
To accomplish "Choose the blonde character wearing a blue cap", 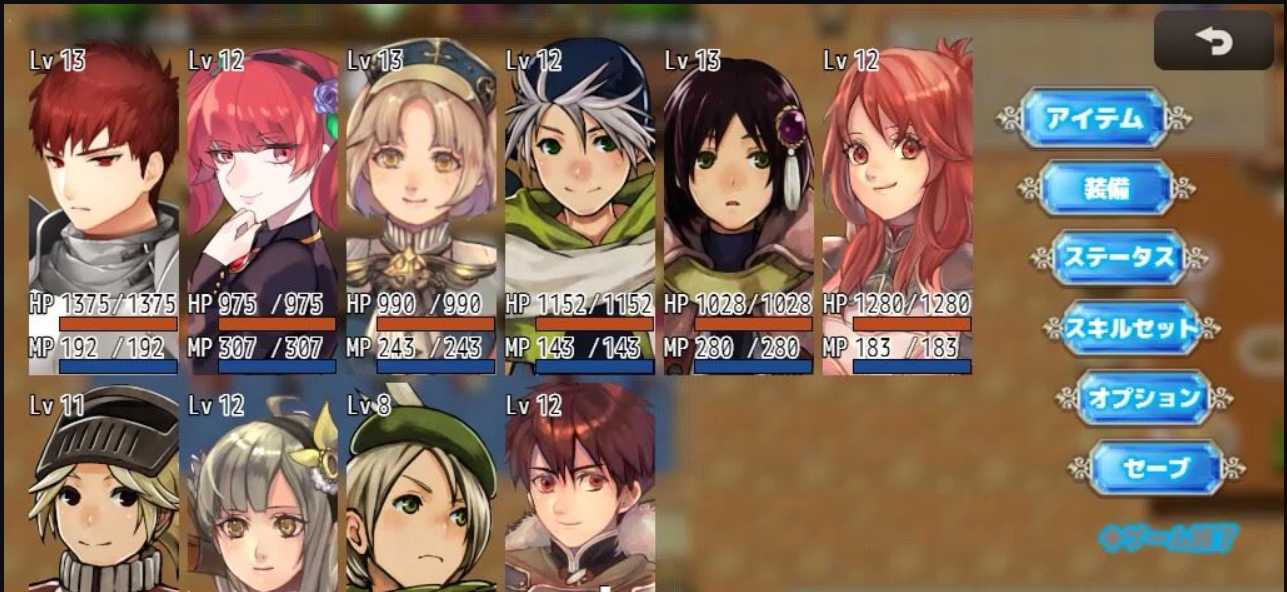I will tap(421, 180).
